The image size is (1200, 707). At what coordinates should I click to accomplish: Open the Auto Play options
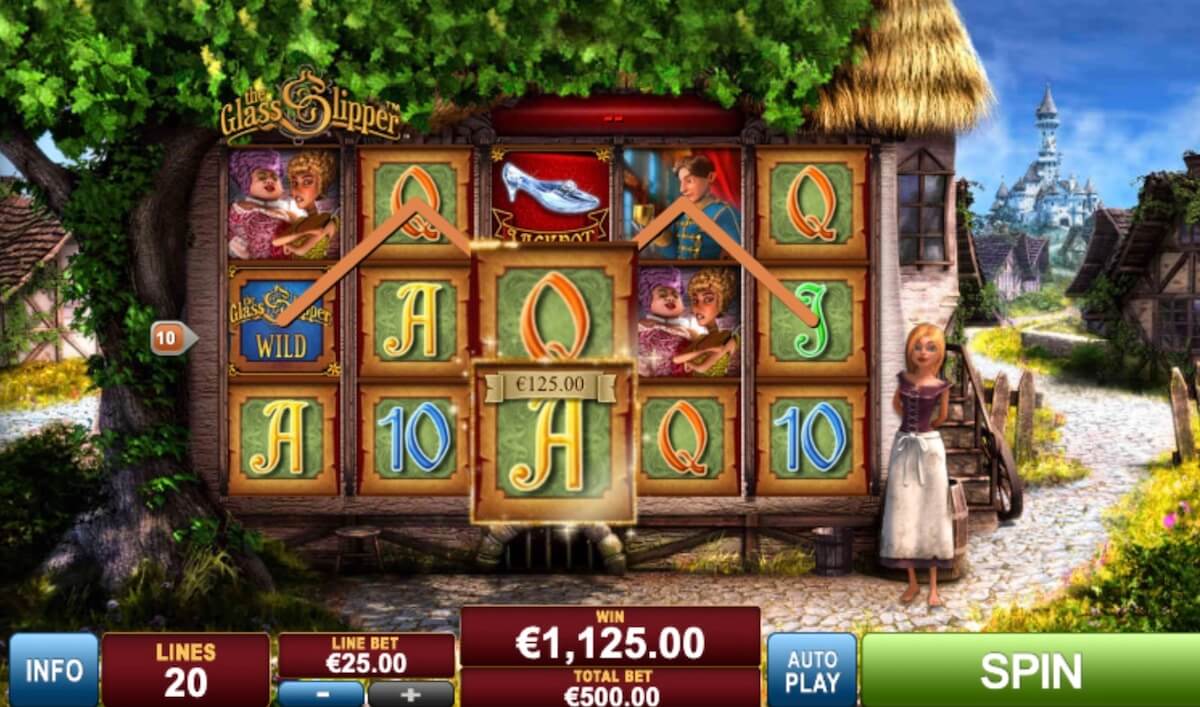812,670
